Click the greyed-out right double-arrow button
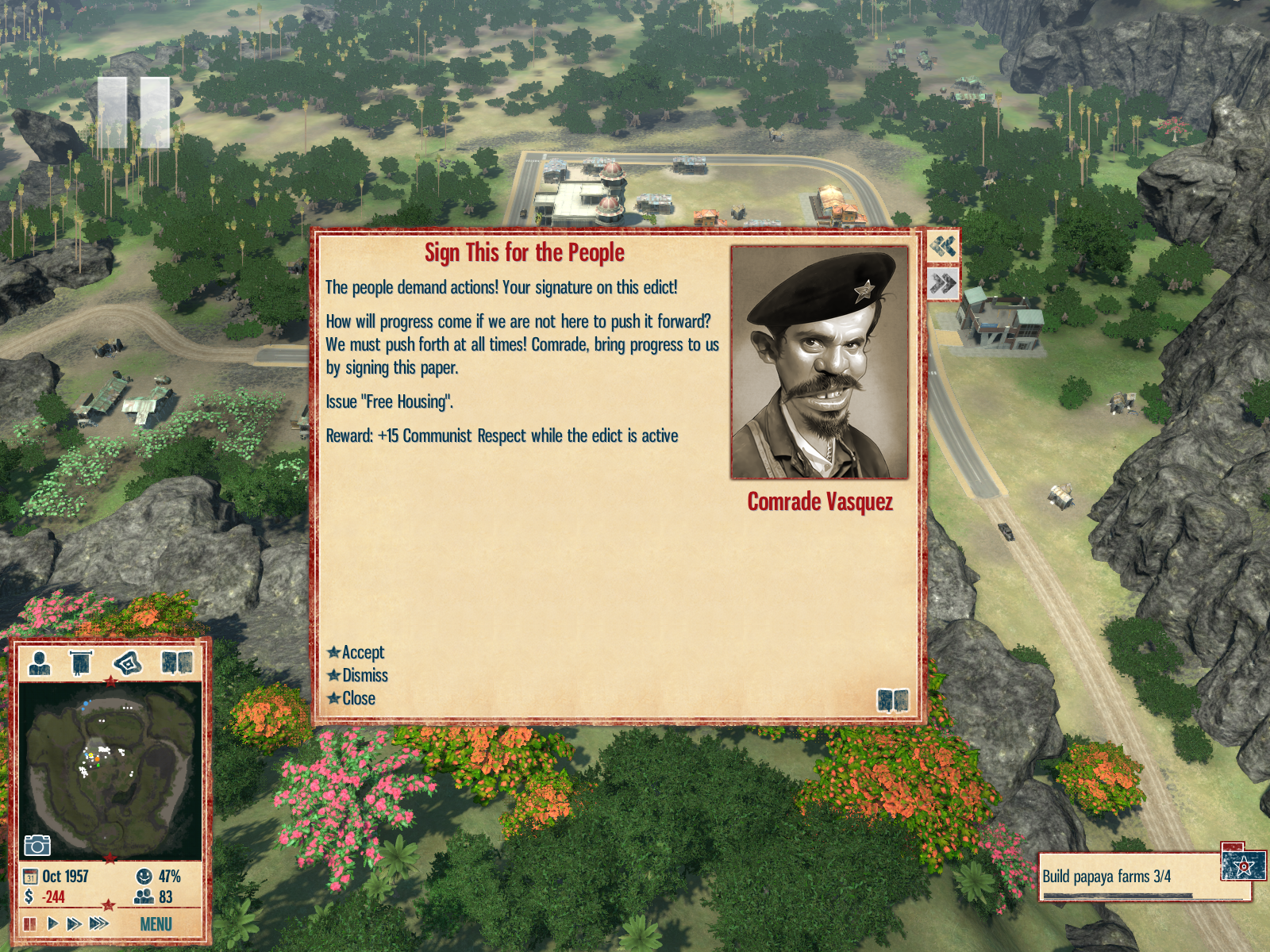Viewport: 1270px width, 952px height. (x=943, y=283)
